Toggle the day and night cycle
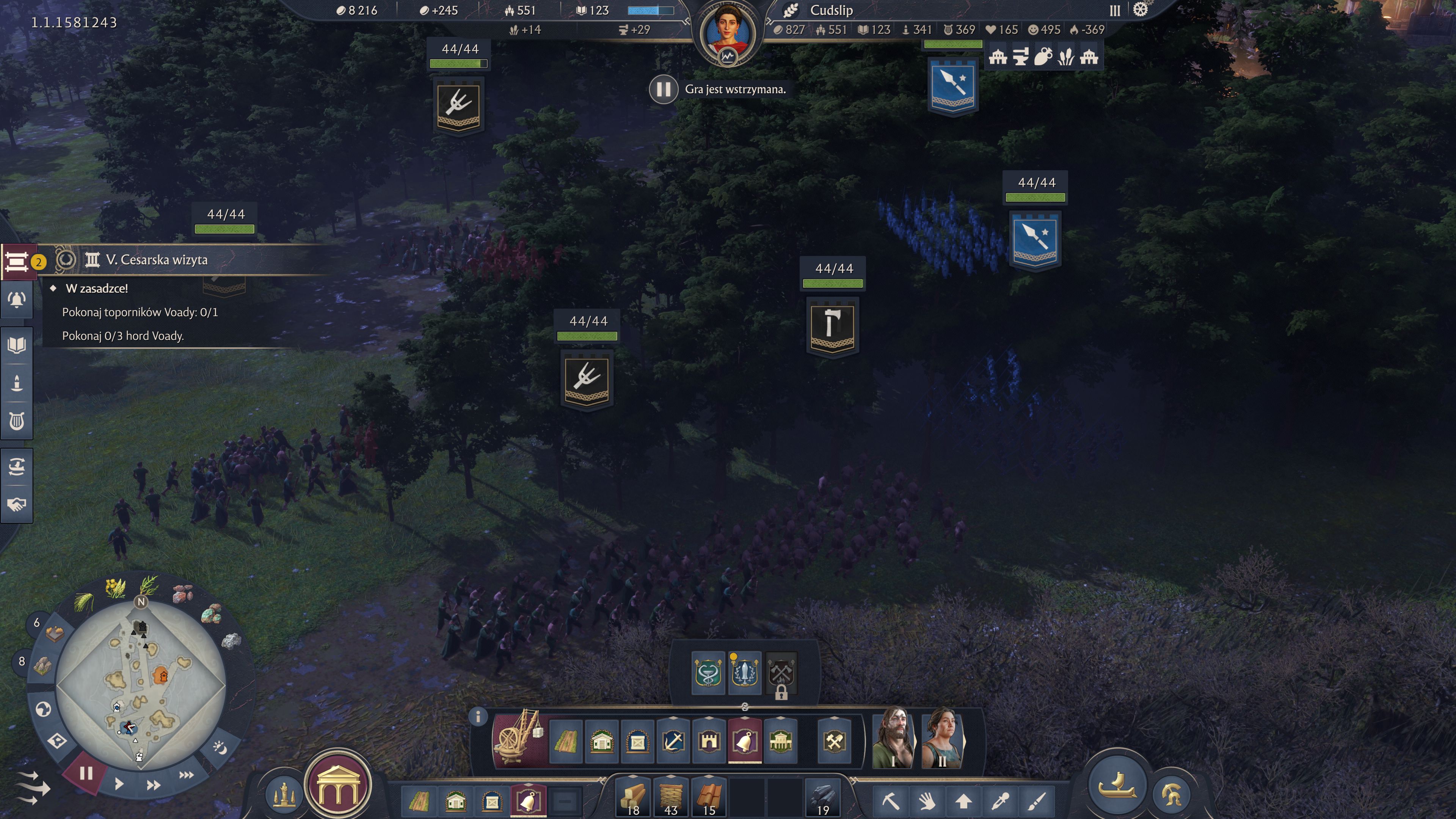Viewport: 1456px width, 819px height. pos(219,748)
